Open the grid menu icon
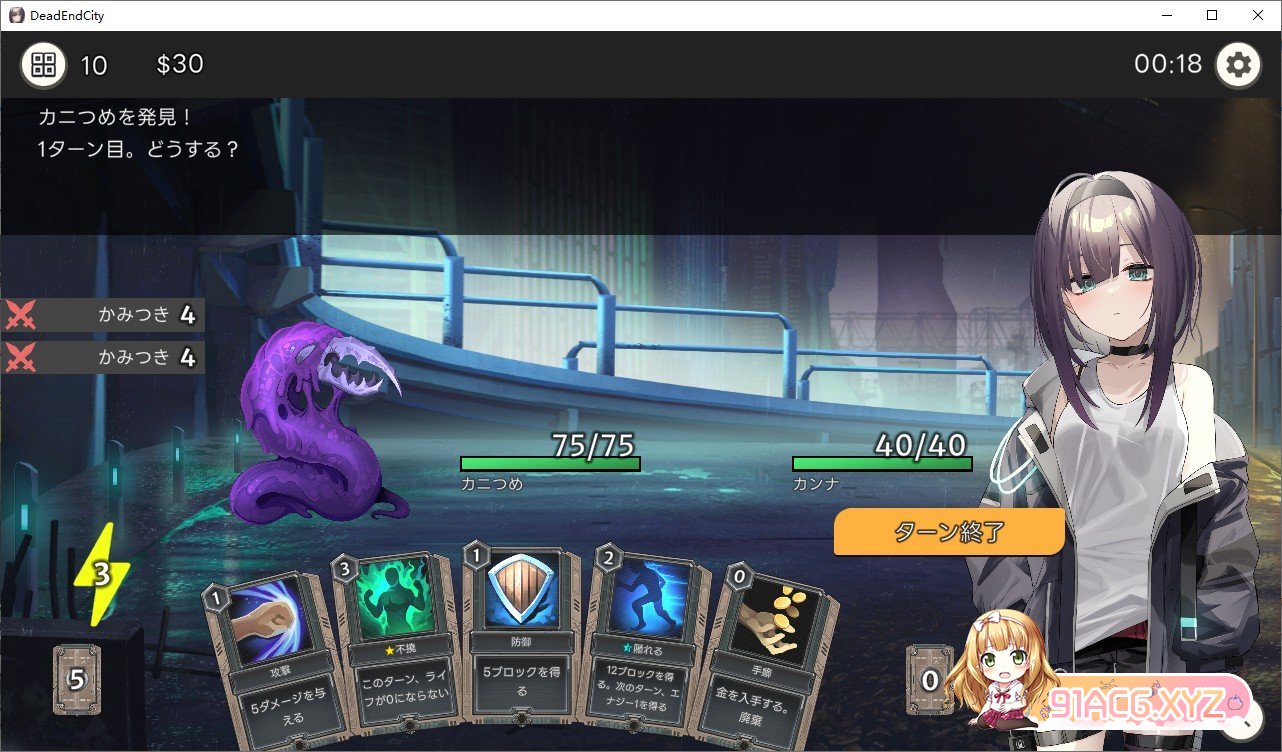The height and width of the screenshot is (752, 1282). pyautogui.click(x=43, y=66)
